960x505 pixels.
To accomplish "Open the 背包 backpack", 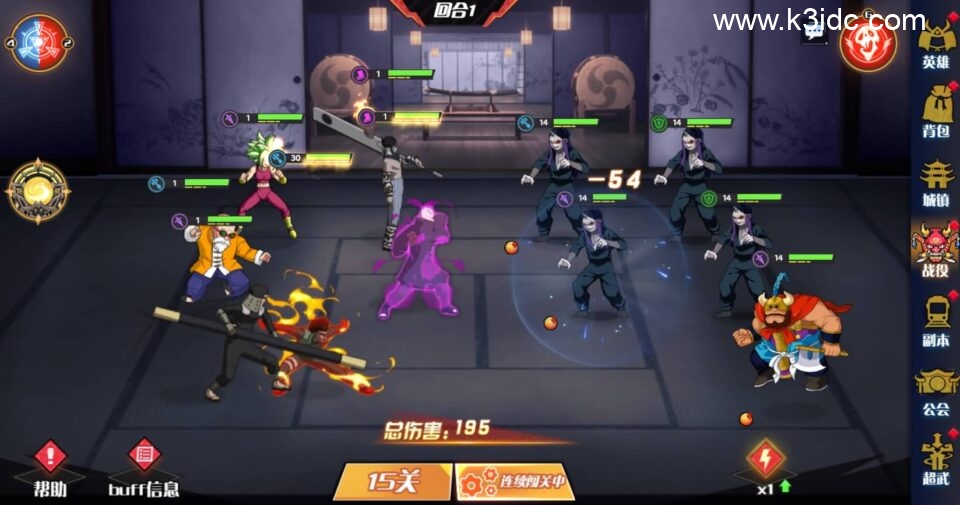I will point(935,115).
